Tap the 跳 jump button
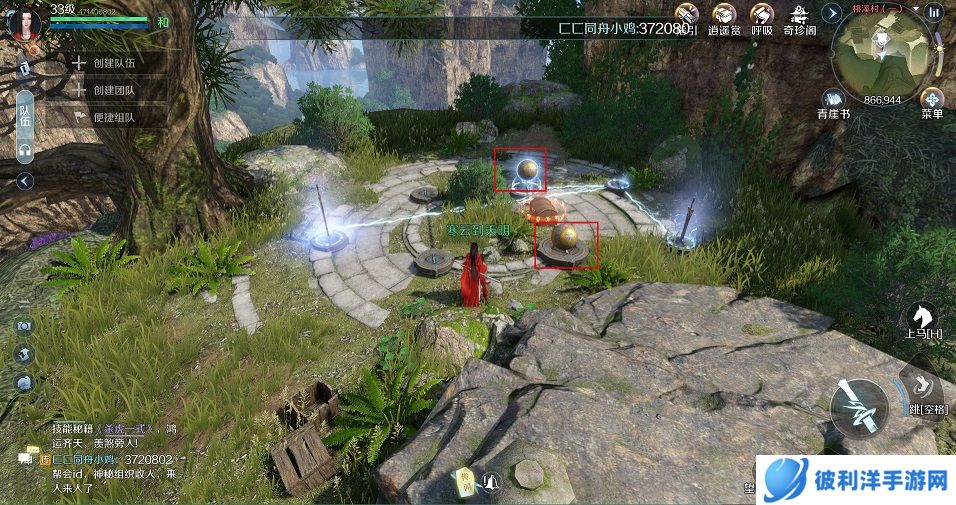This screenshot has height=505, width=956. pos(922,390)
